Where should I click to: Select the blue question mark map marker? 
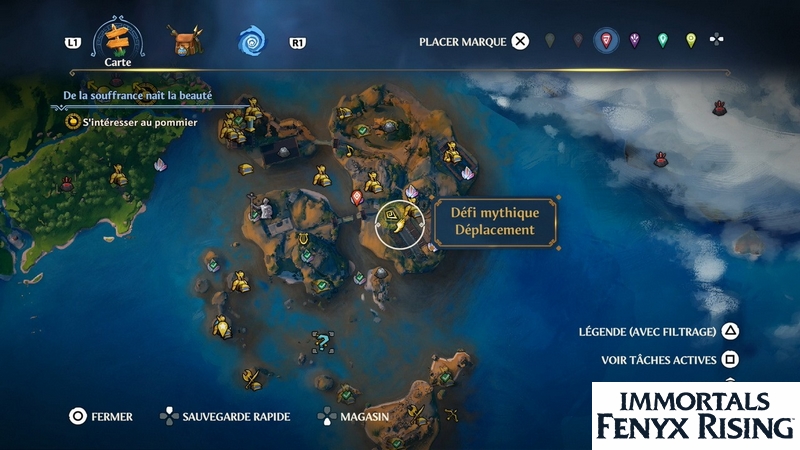pos(322,345)
